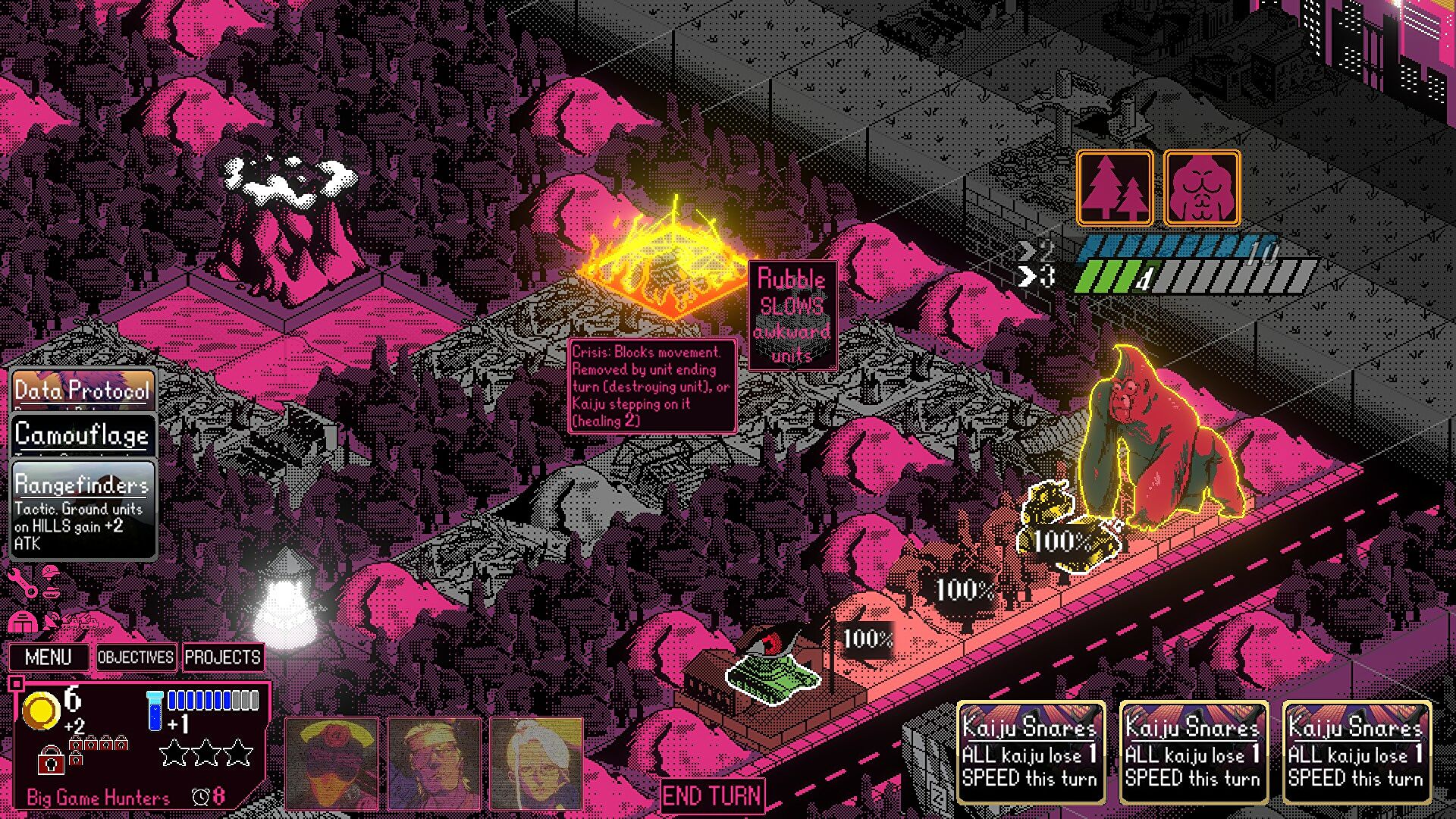
Task: Open the MENU button
Action: tap(49, 657)
